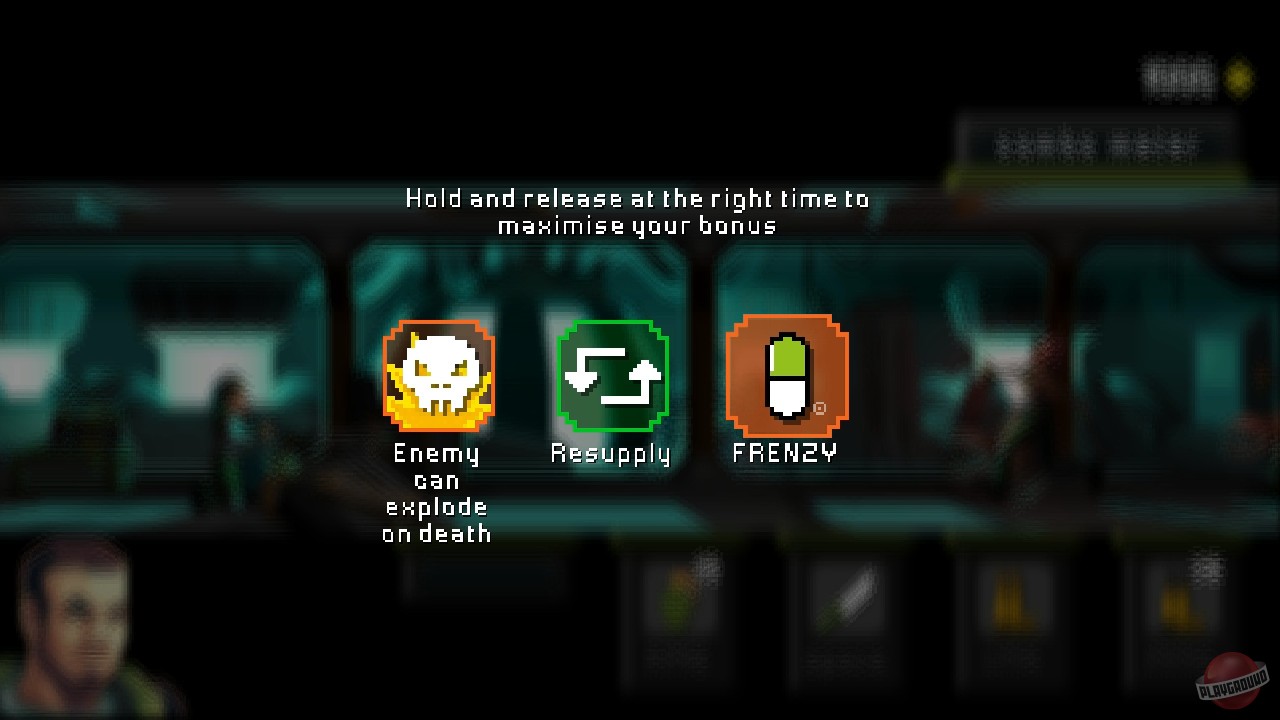This screenshot has height=720, width=1280.
Task: Click the Resupply text label
Action: [610, 452]
